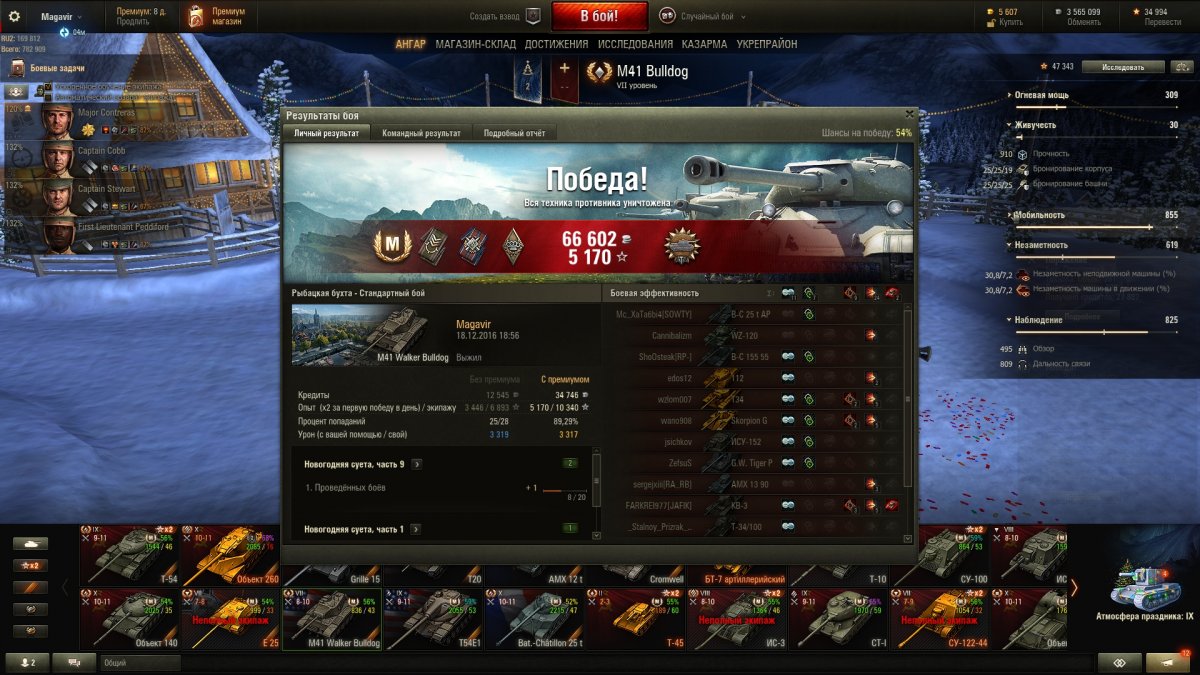Open the Казарма barracks menu
Screen dimensions: 1200x675
click(x=704, y=44)
